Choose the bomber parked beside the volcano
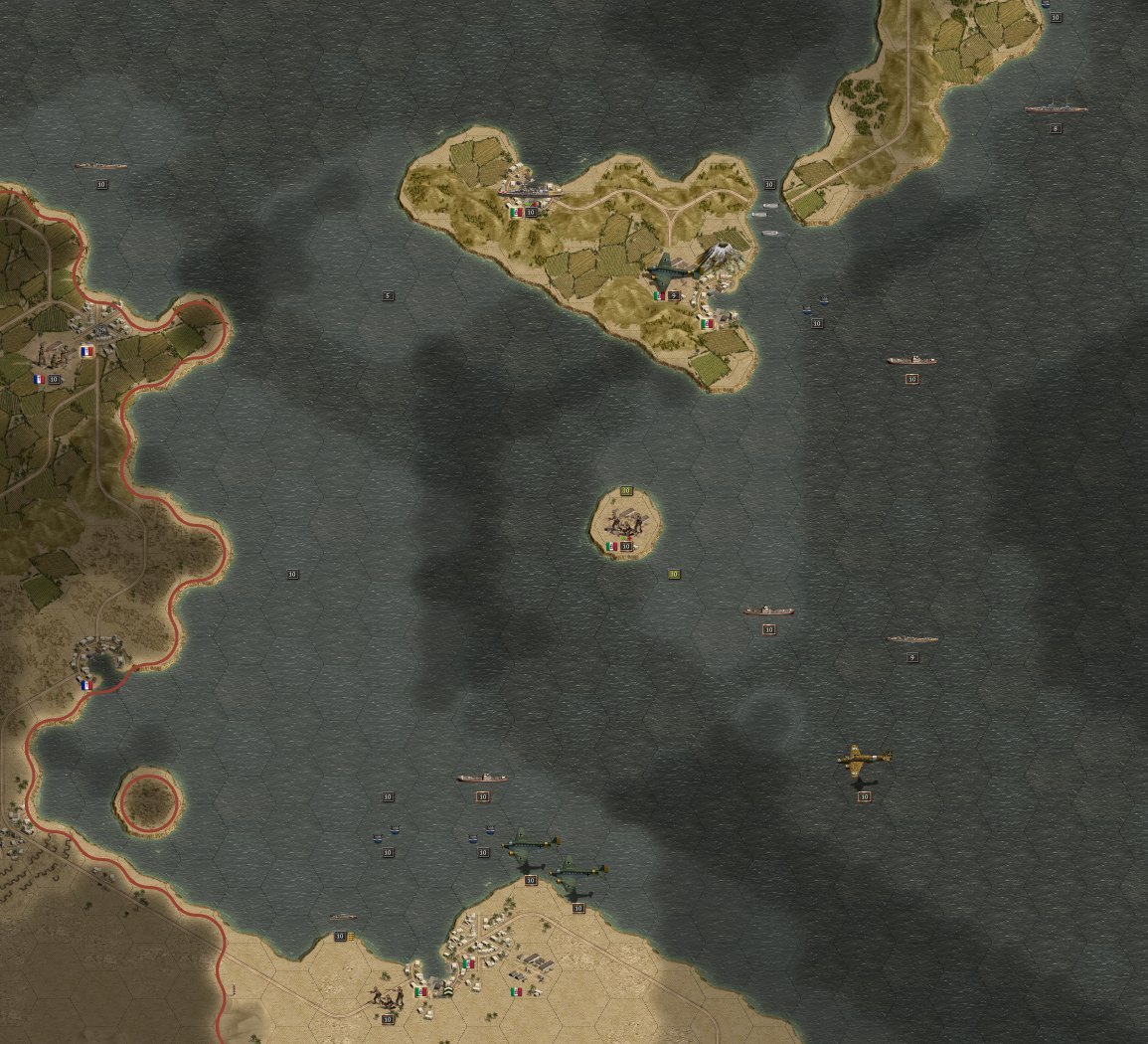Screen dimensions: 1148x1044 tap(667, 270)
